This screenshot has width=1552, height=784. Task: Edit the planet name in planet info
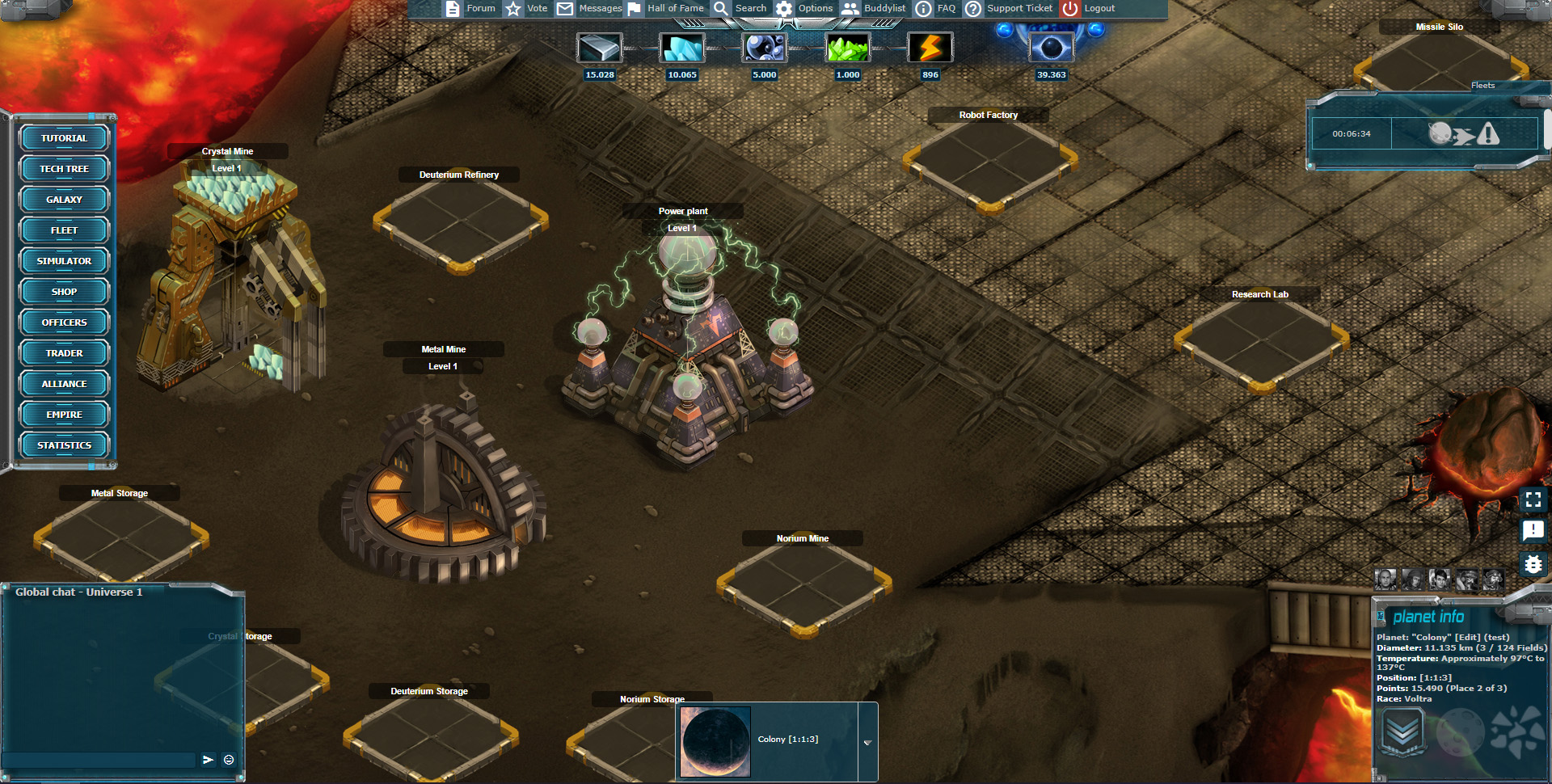1466,637
